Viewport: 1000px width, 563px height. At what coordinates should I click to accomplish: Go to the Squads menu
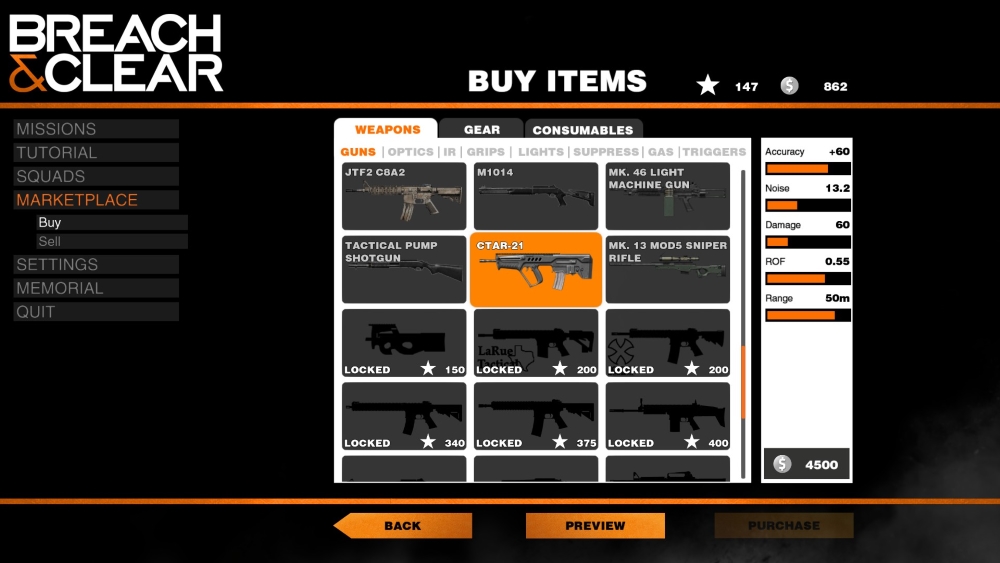tap(51, 177)
